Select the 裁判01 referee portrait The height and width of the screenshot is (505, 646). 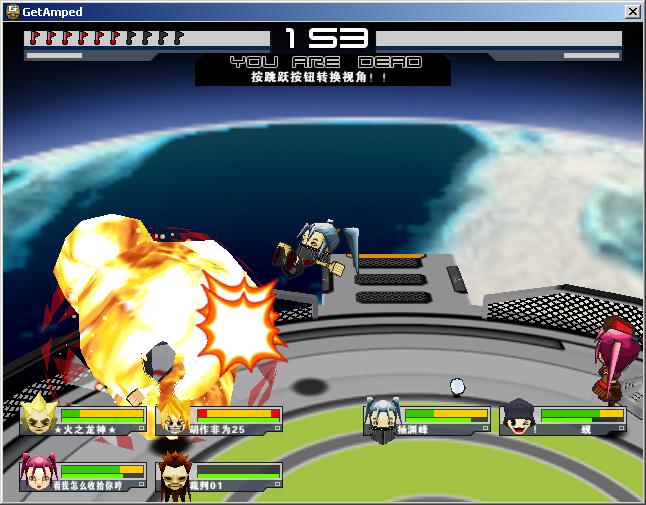pos(174,474)
